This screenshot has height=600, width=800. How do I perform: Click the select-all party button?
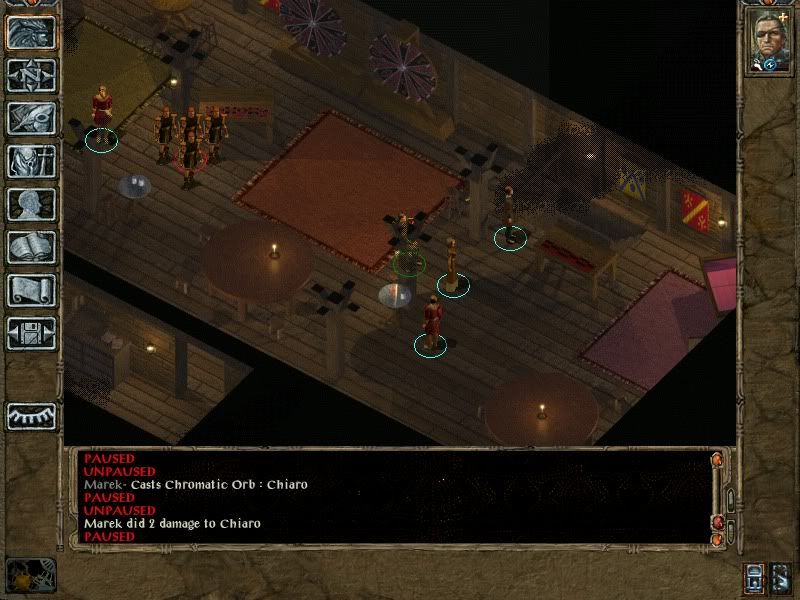(x=753, y=578)
